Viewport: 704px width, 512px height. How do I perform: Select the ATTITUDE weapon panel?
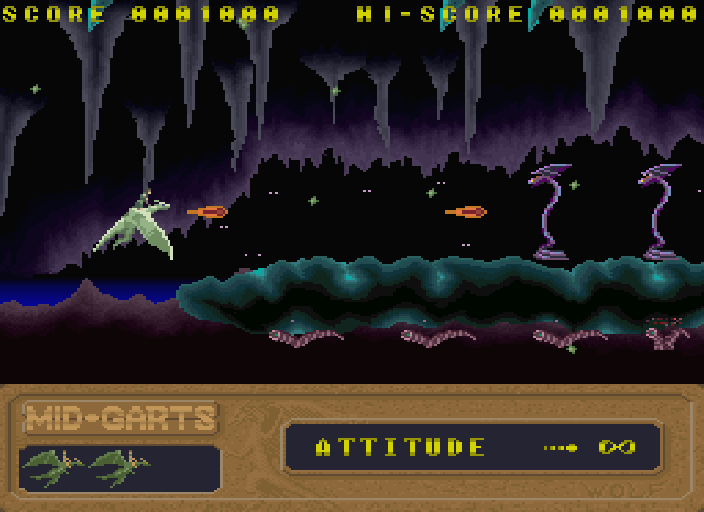(473, 447)
